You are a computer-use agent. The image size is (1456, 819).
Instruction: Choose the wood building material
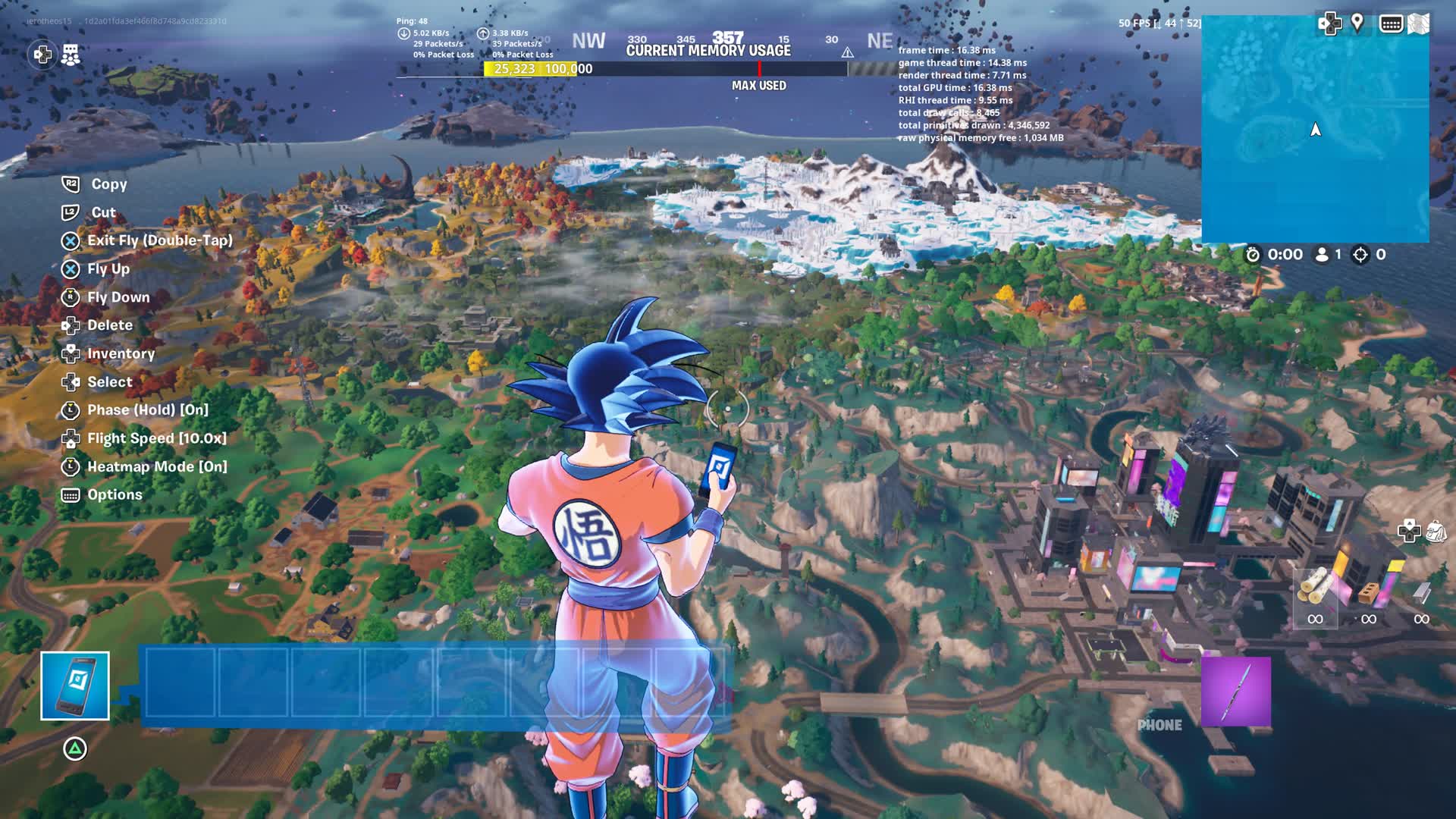(1315, 588)
